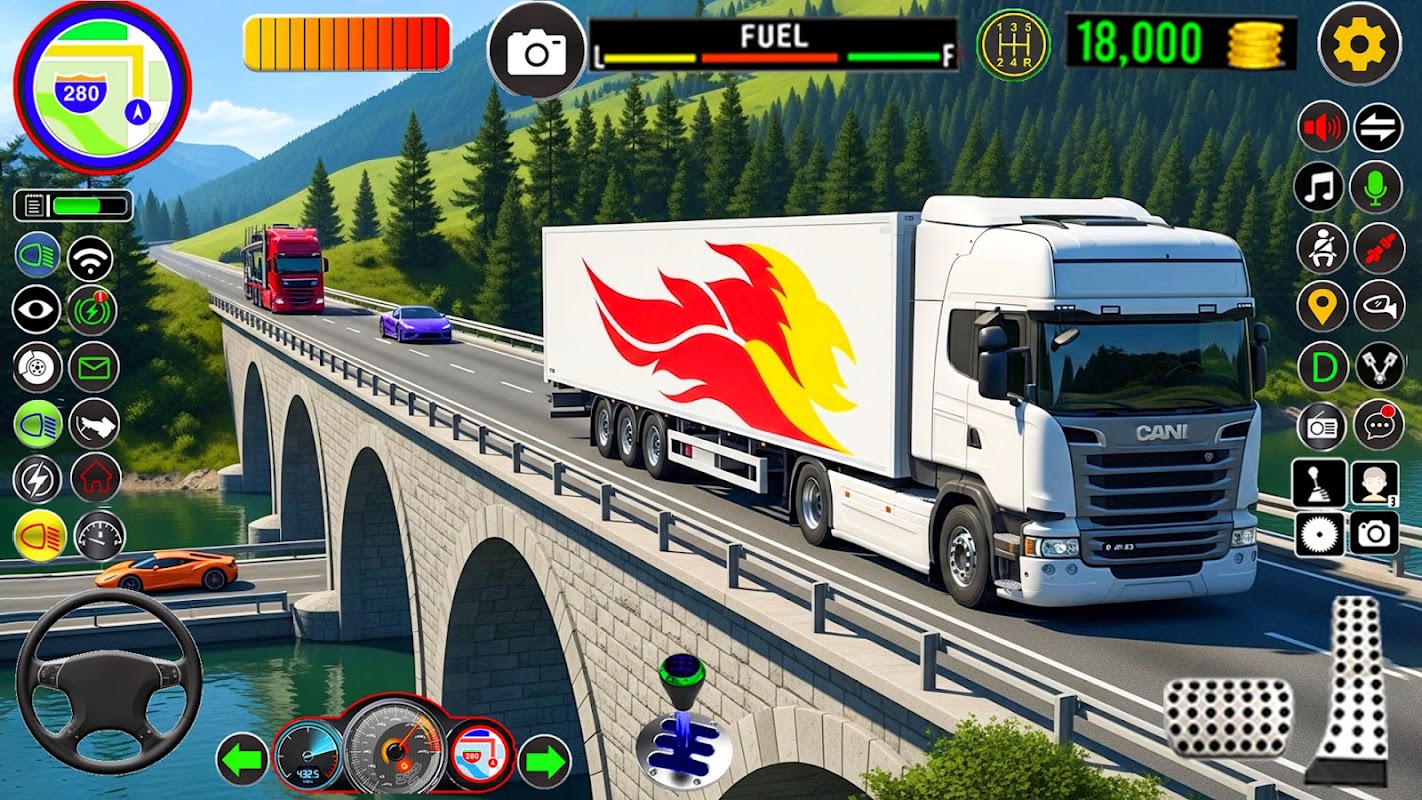Turn on the radio icon

pos(1322,425)
